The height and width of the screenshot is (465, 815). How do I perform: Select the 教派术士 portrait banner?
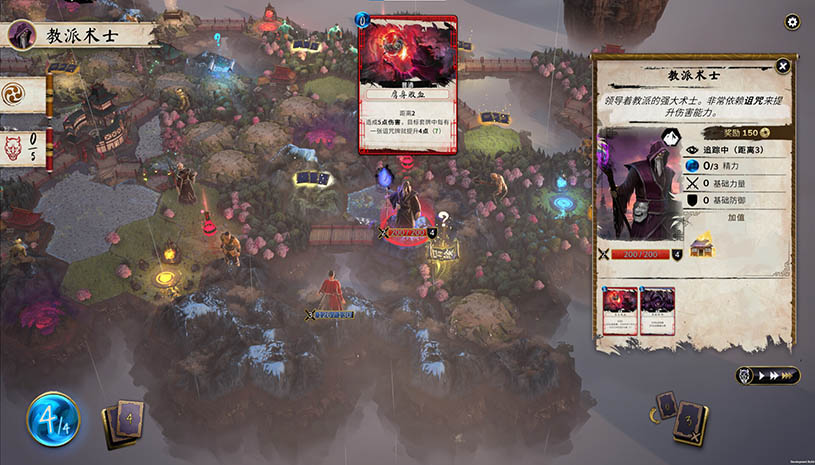pos(75,35)
